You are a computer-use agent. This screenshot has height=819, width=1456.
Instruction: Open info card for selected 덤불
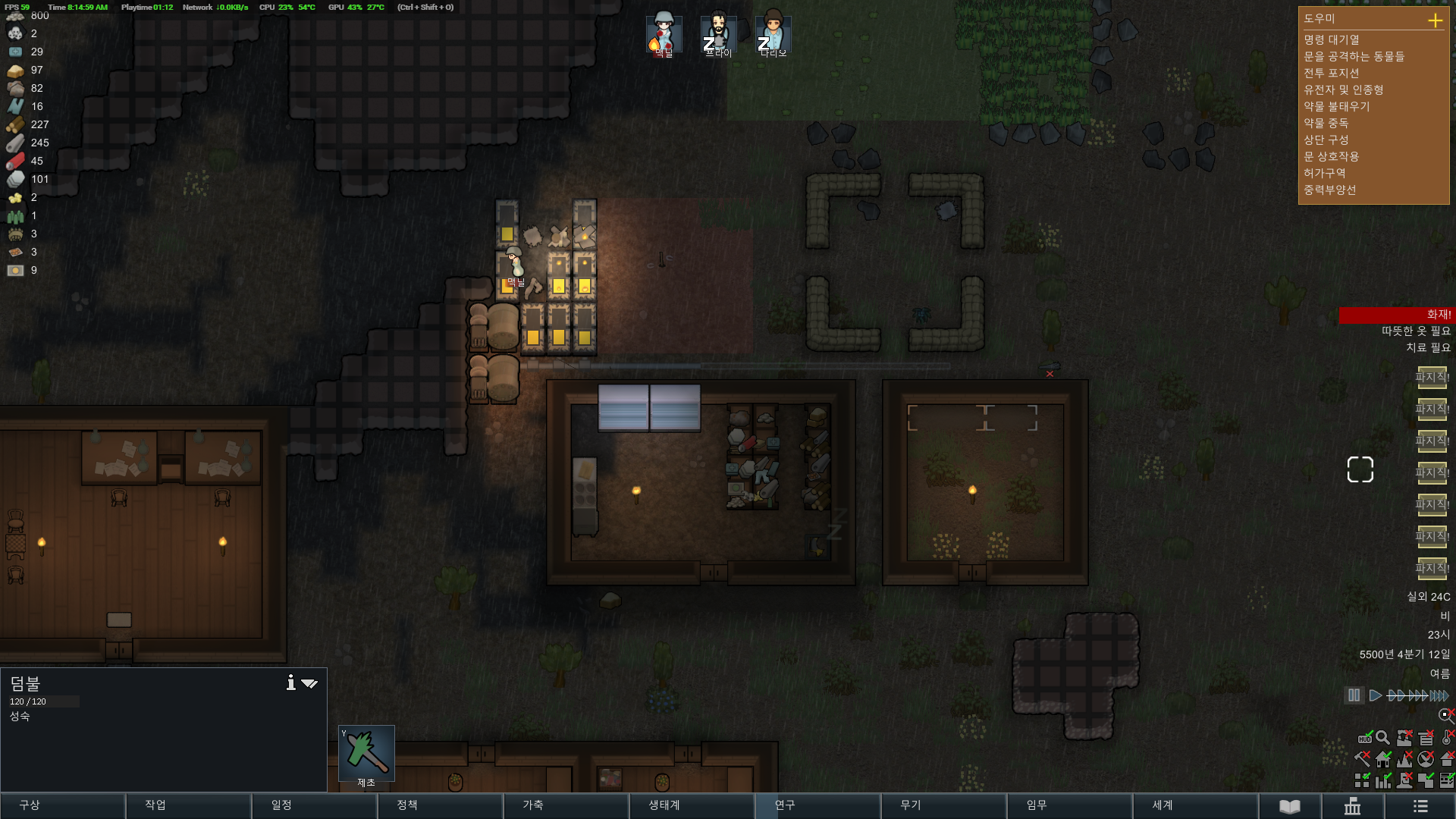pos(290,683)
